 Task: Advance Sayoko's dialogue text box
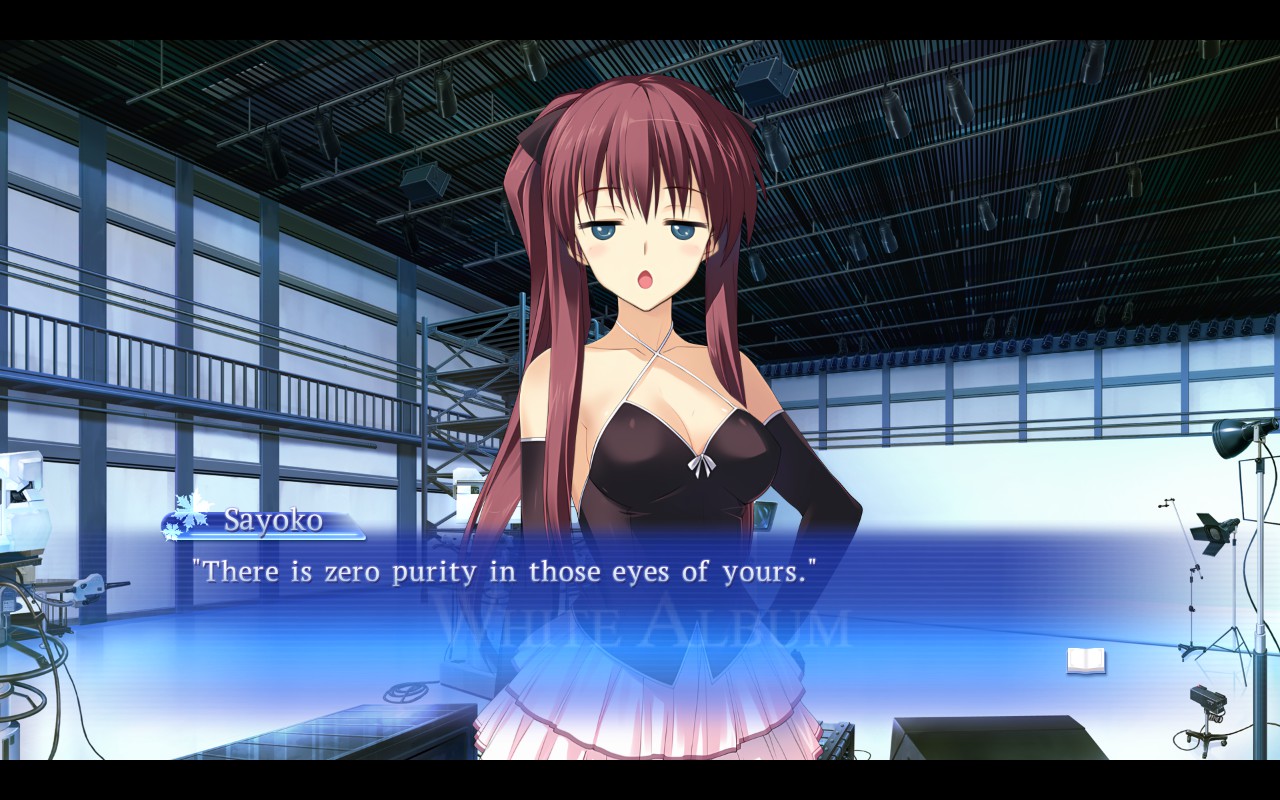click(x=640, y=600)
